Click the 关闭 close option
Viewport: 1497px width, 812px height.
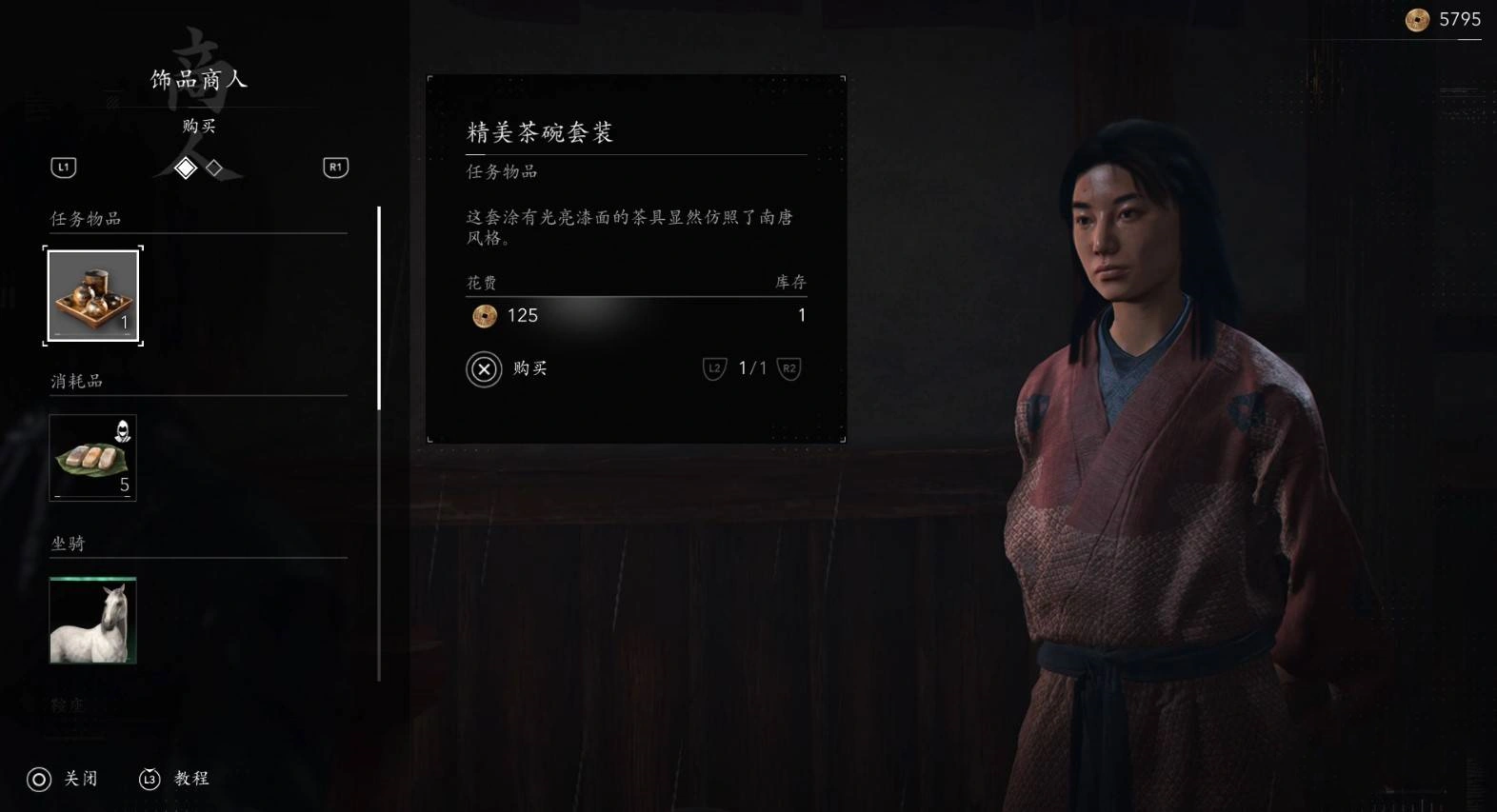(x=80, y=779)
